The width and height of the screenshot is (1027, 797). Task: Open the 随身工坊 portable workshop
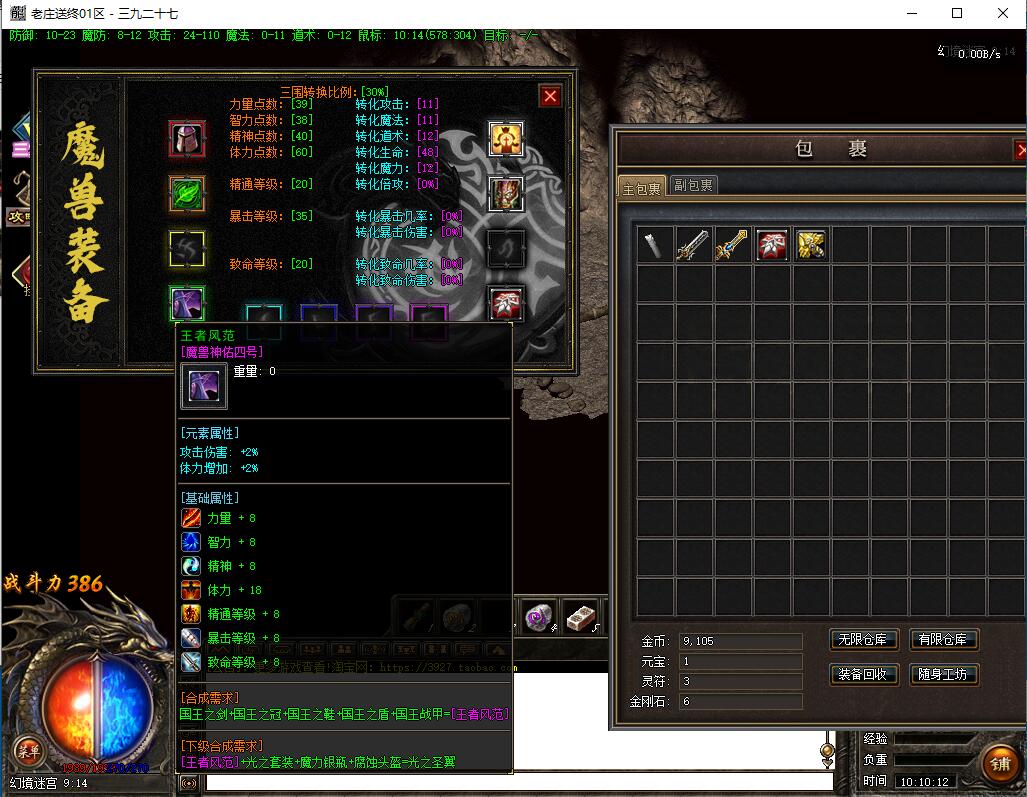tap(944, 674)
